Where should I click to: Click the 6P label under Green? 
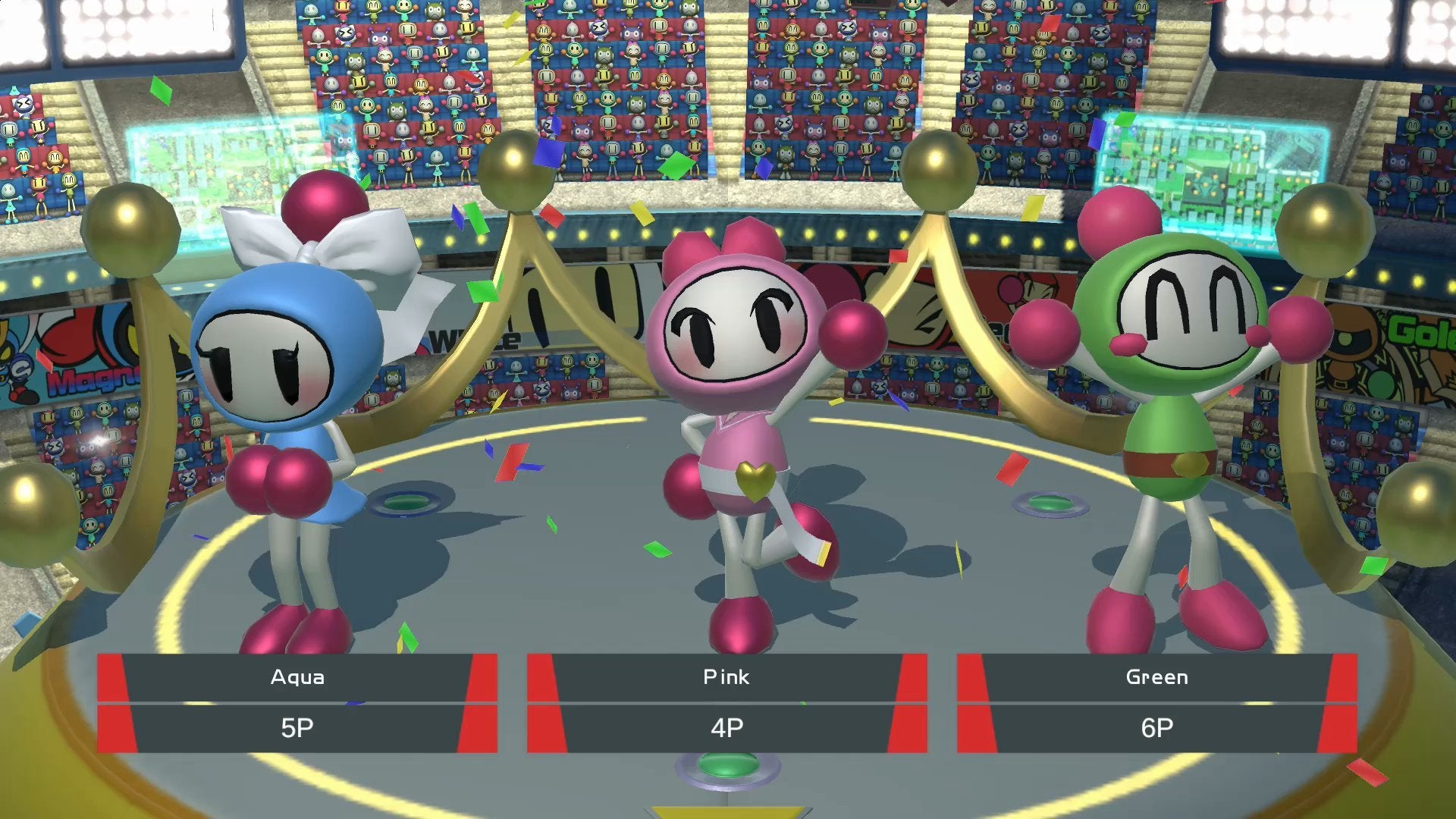1156,728
